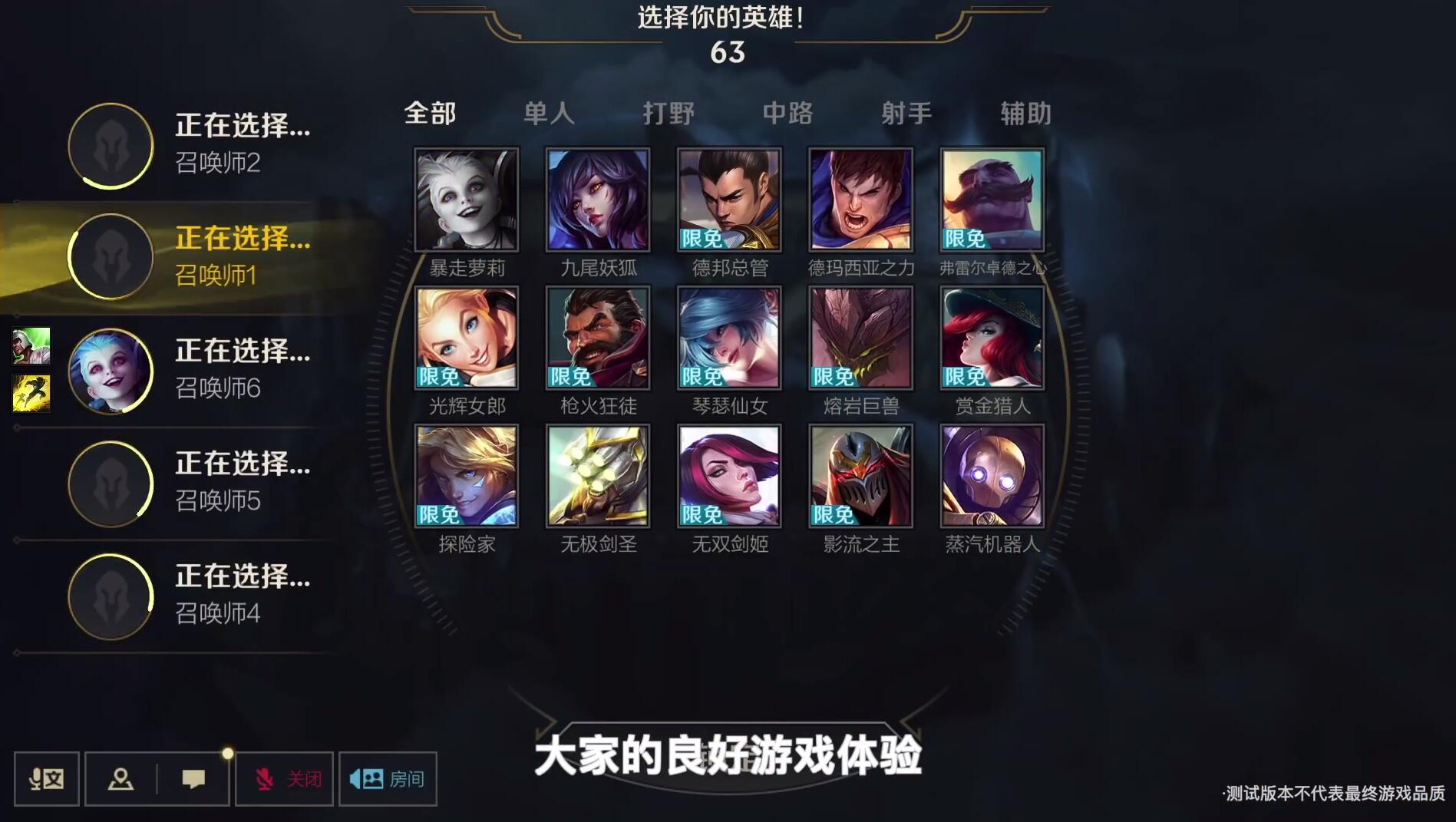This screenshot has height=822, width=1456.
Task: Open the 辅助 champion filter tab
Action: point(1026,113)
